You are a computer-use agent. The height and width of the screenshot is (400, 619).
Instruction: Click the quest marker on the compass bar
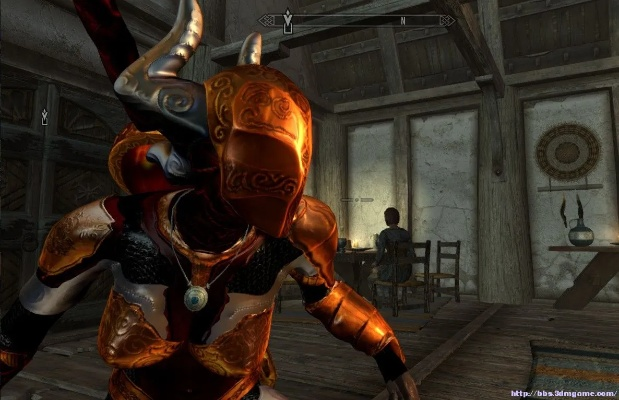(289, 20)
